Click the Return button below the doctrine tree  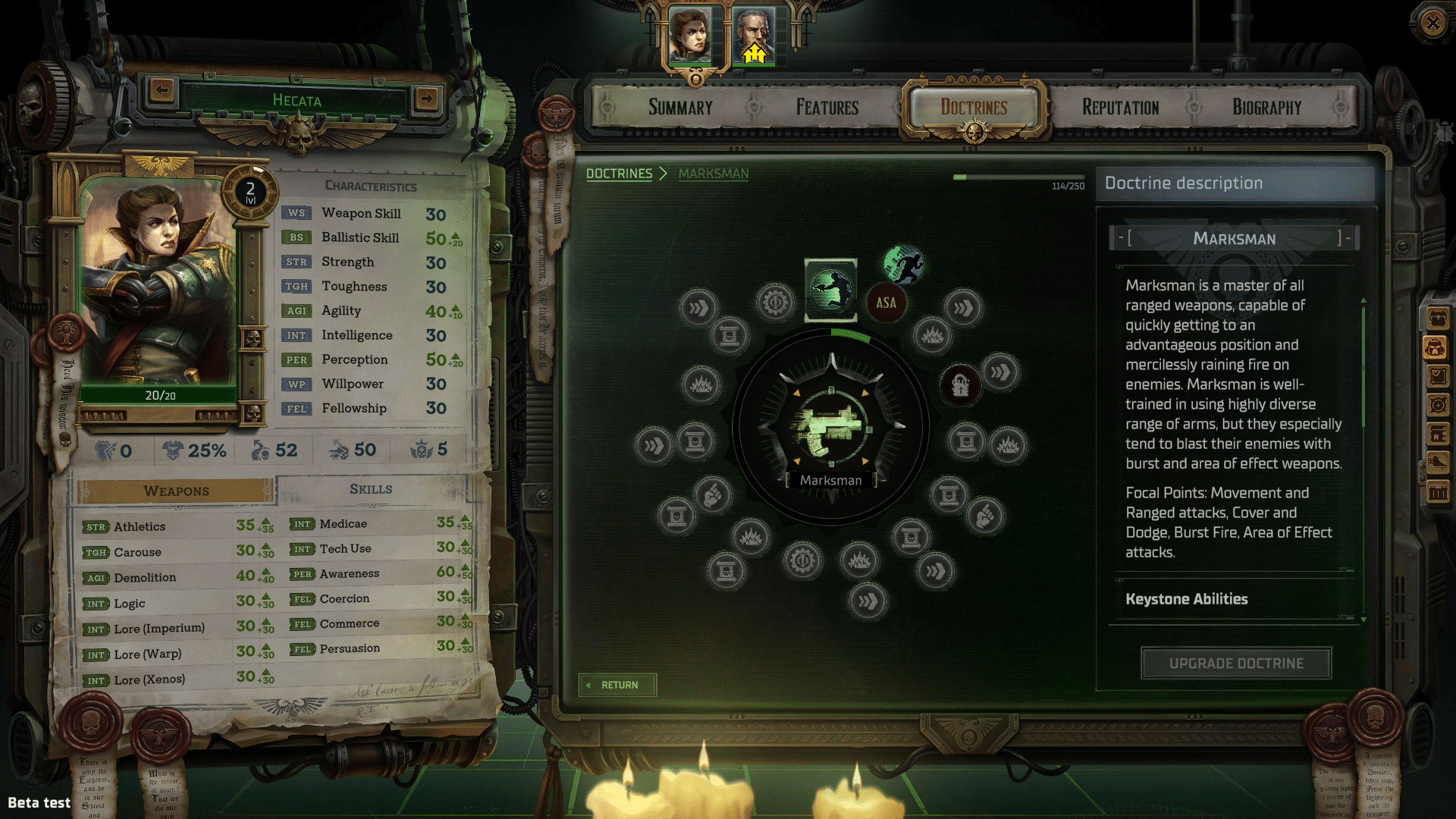617,685
